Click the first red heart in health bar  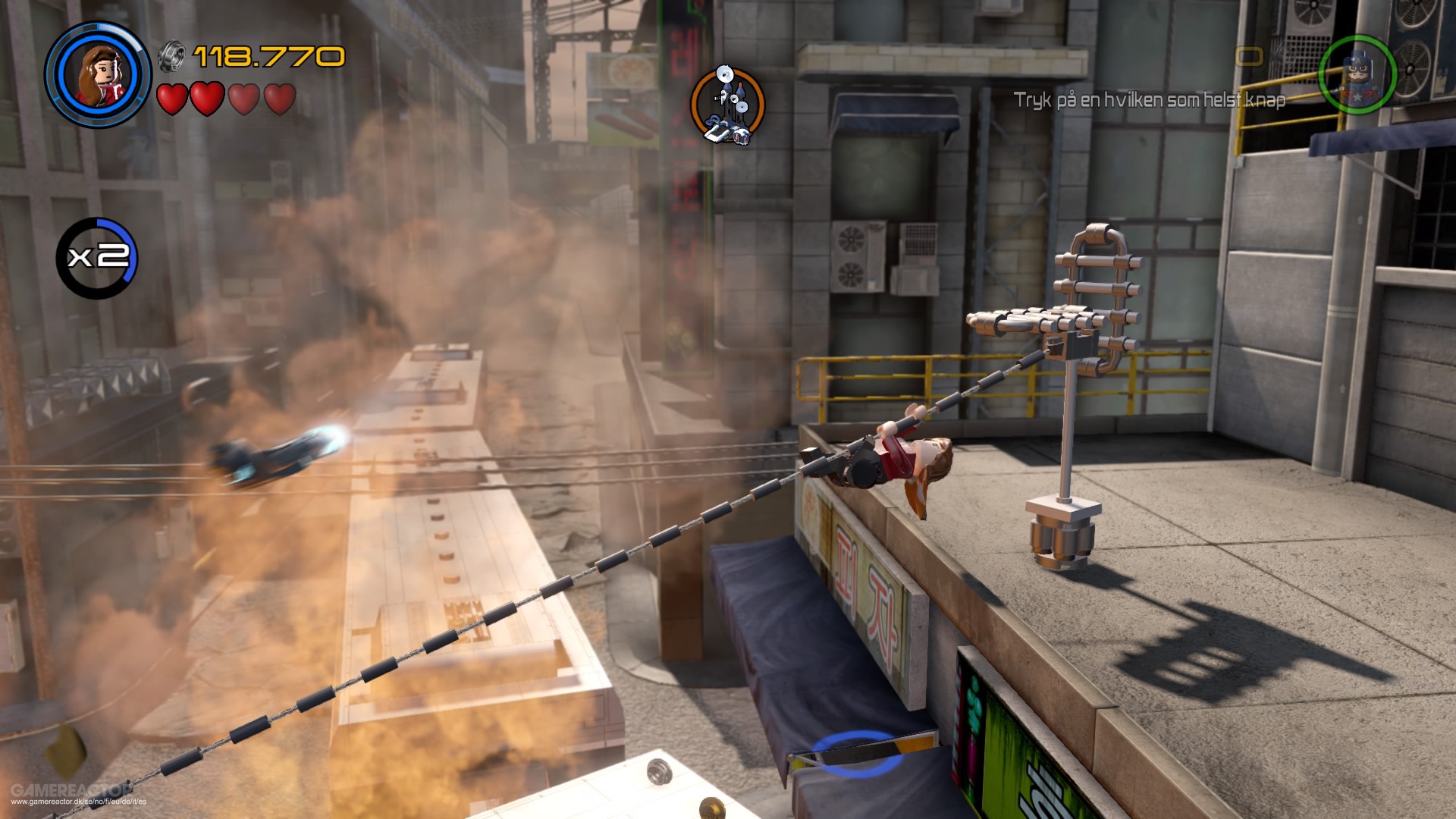pos(172,97)
